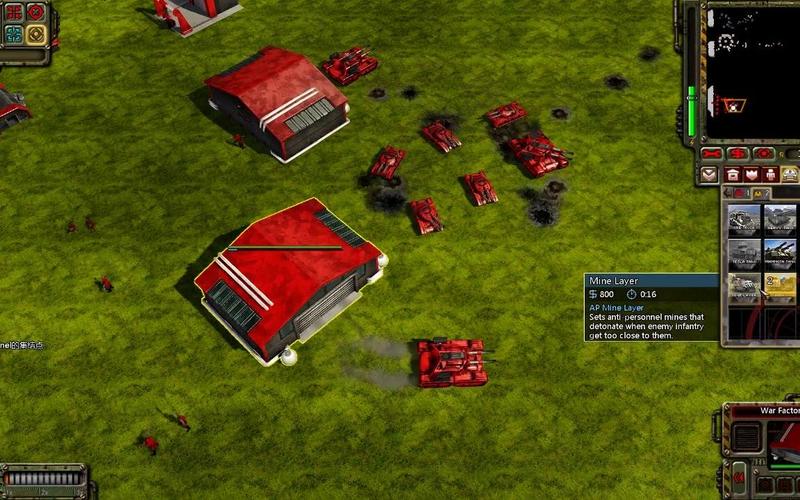
Task: Choose the red diamond stance icon
Action: click(x=36, y=12)
